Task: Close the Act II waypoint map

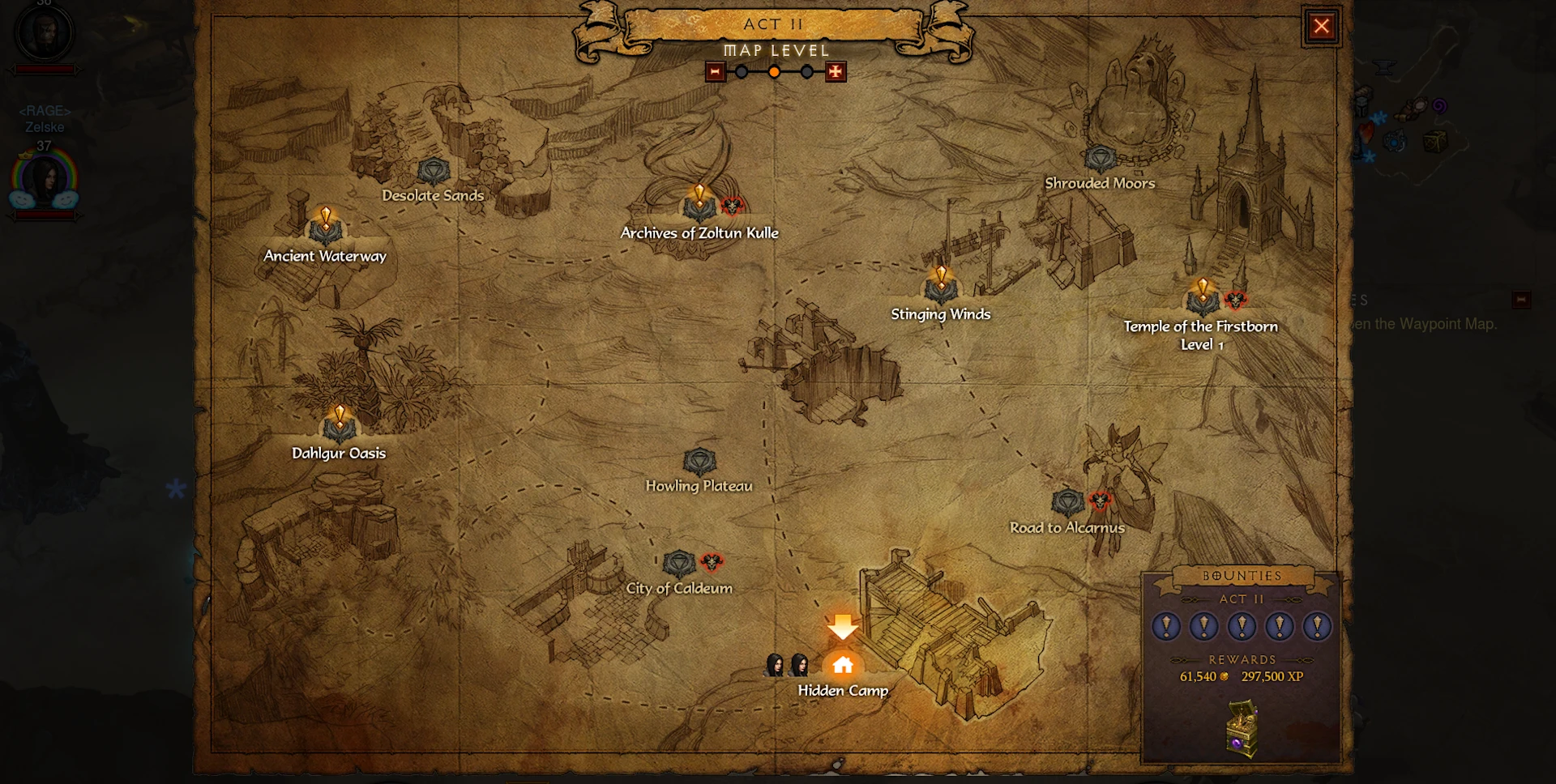Action: point(1321,27)
